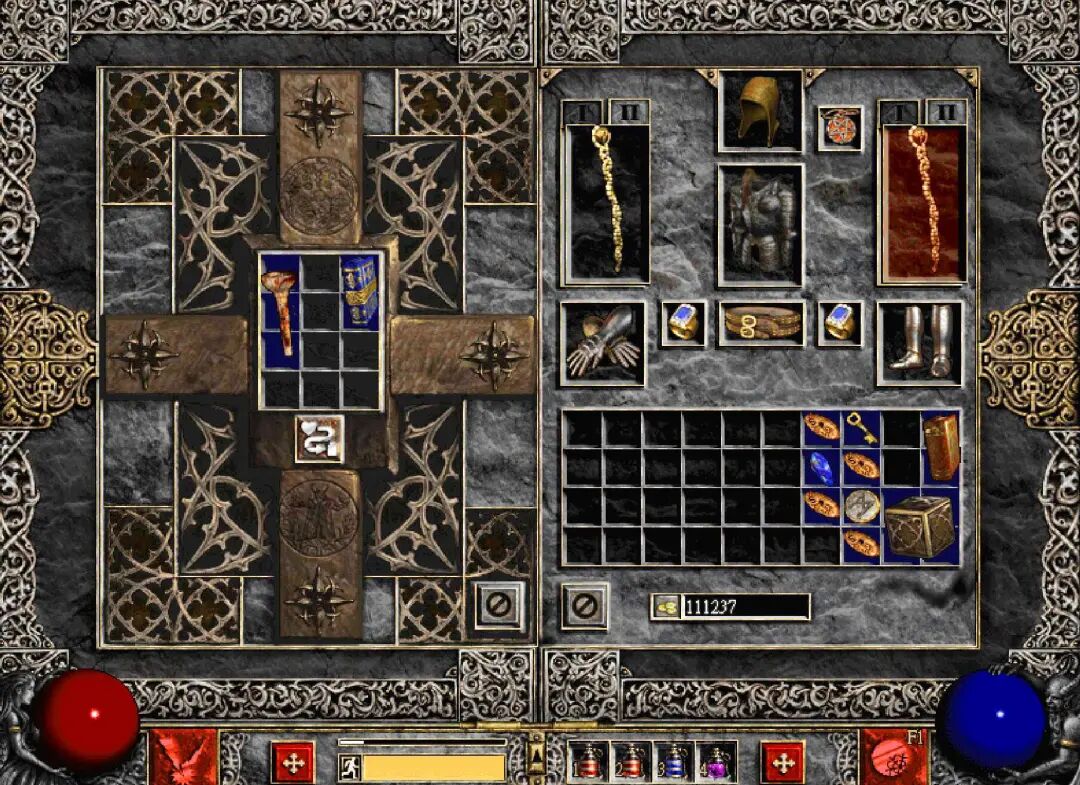Screen dimensions: 1080x785
Task: Close the Horadric Cube panel
Action: click(498, 604)
